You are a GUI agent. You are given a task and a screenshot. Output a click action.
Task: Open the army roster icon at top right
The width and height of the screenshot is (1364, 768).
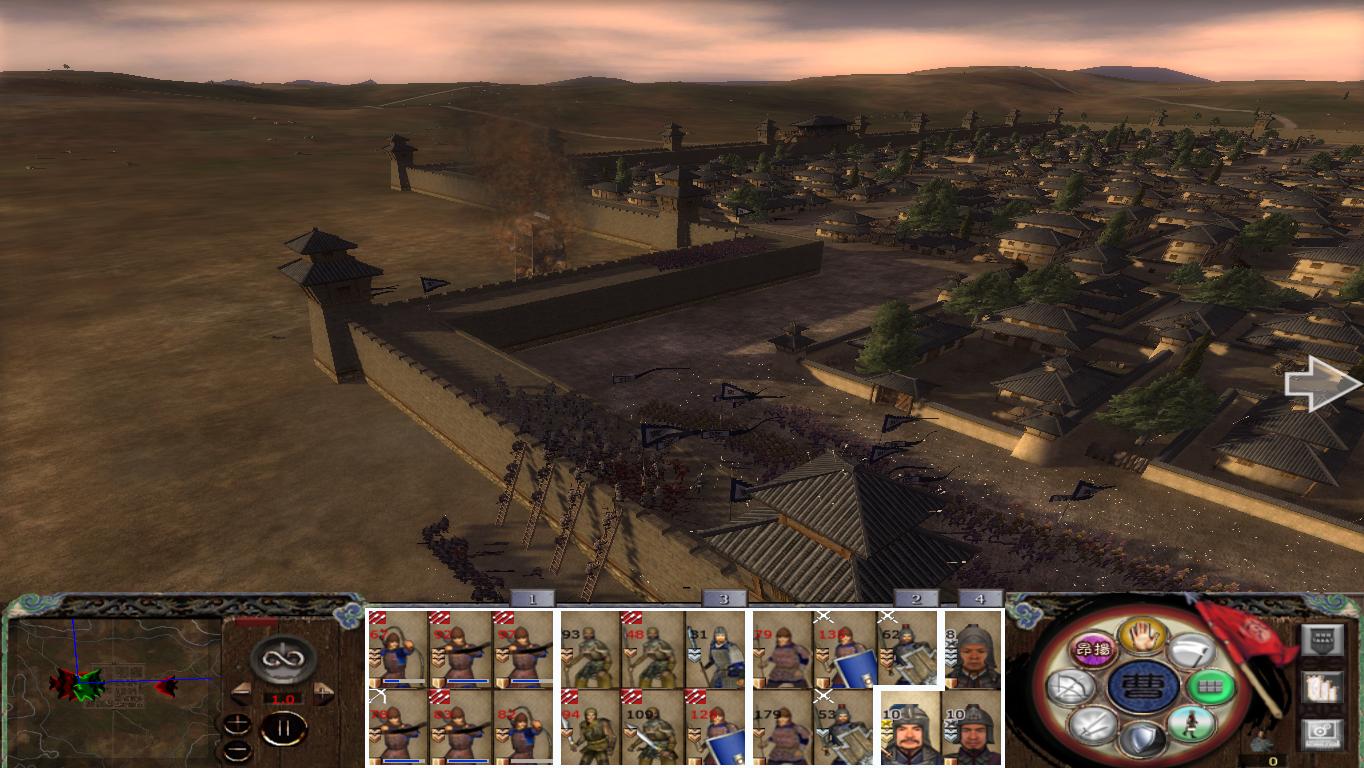1323,640
